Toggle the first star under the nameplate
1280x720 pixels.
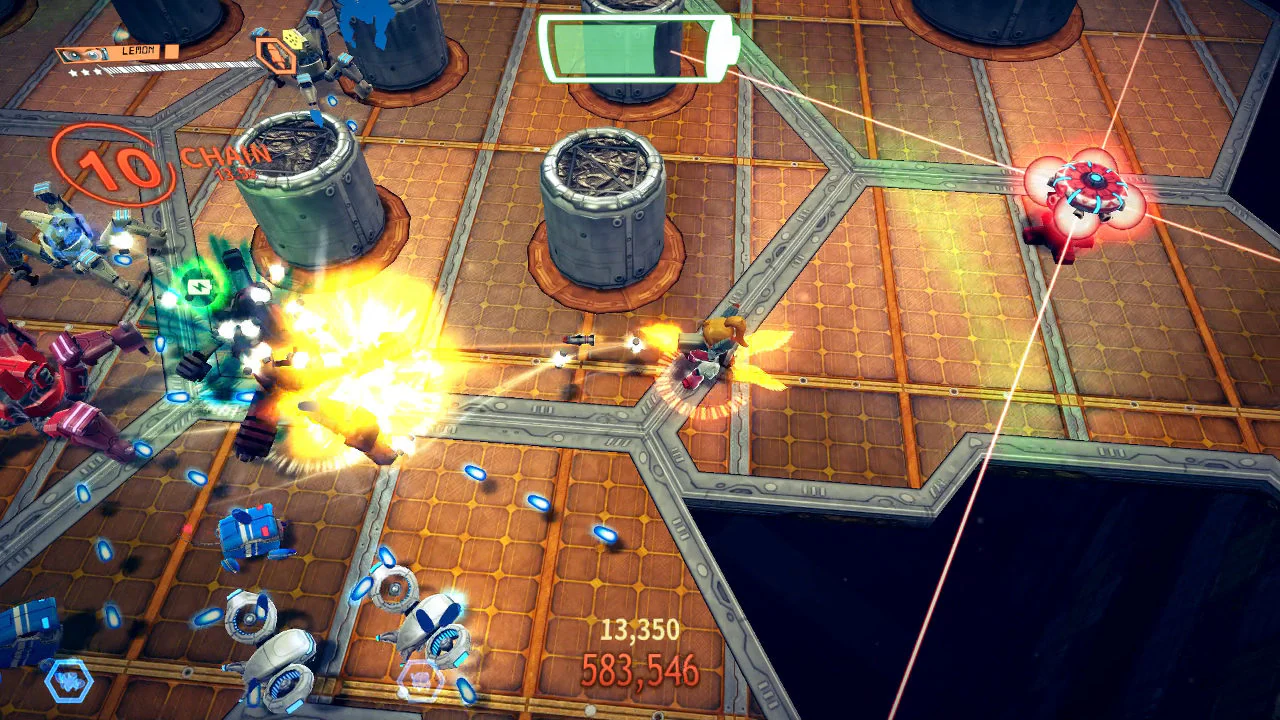pyautogui.click(x=75, y=72)
